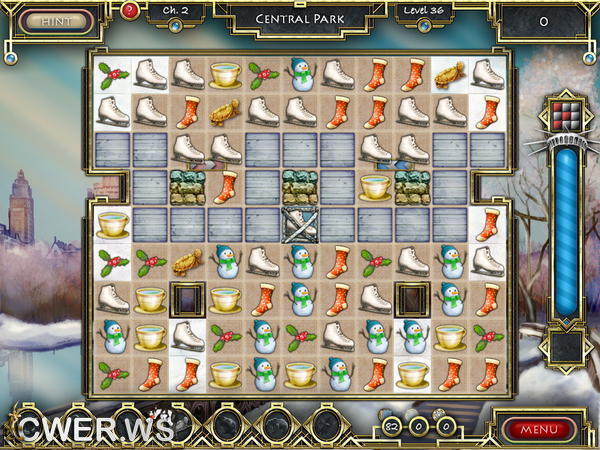Open help with the red question mark

tap(130, 11)
